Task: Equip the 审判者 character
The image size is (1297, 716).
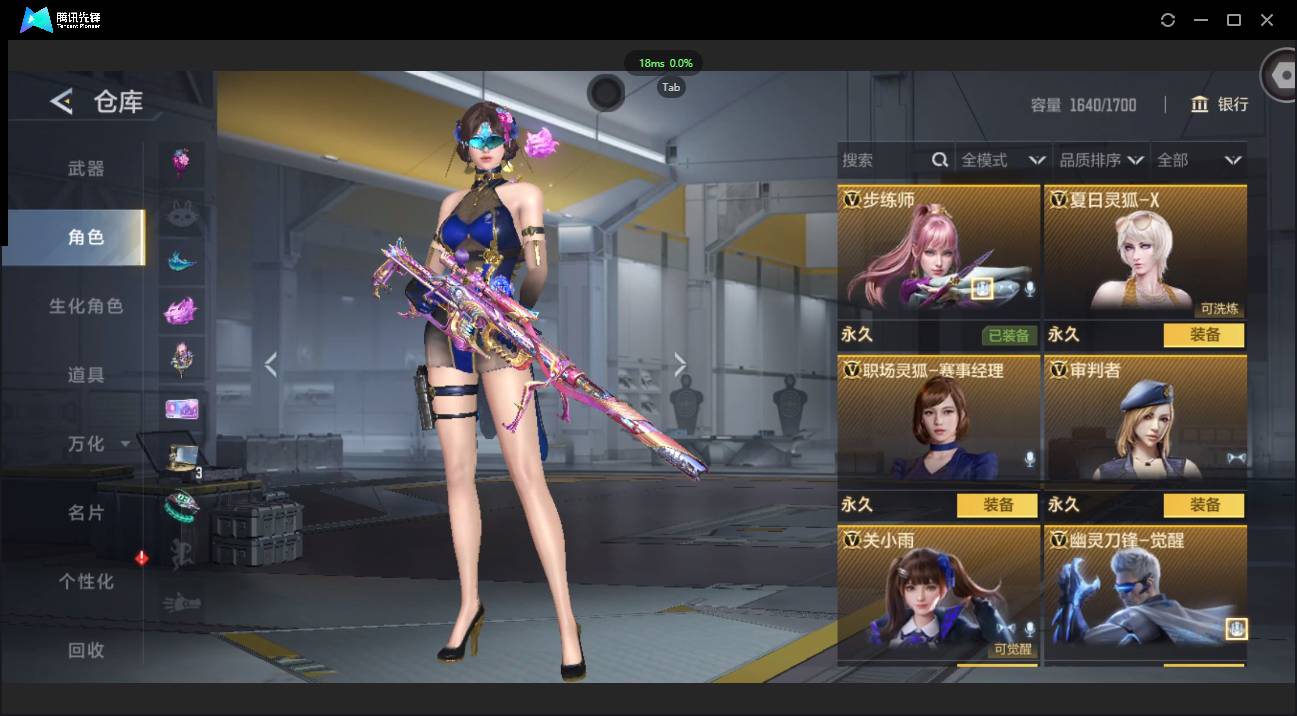Action: coord(1204,505)
